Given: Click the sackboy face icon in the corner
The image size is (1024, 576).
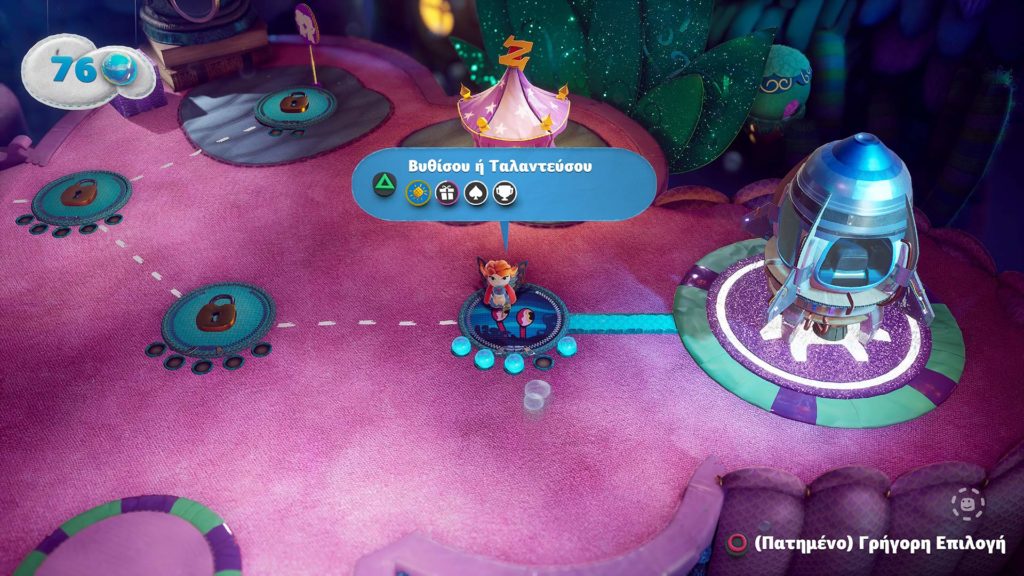Looking at the screenshot, I should (968, 504).
